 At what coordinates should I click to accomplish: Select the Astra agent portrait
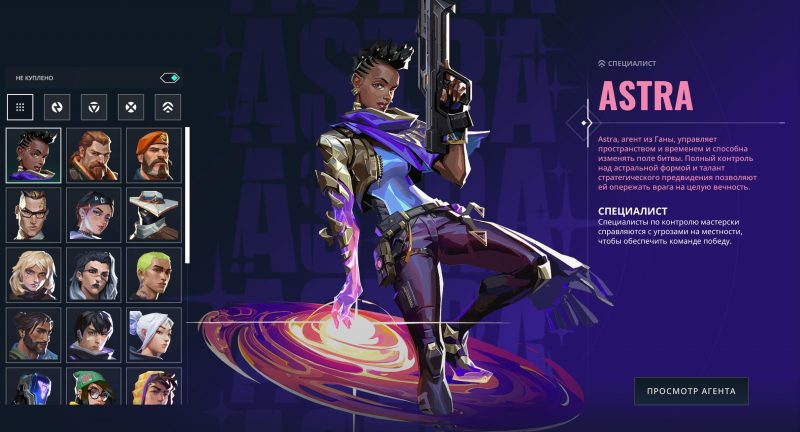pos(34,155)
